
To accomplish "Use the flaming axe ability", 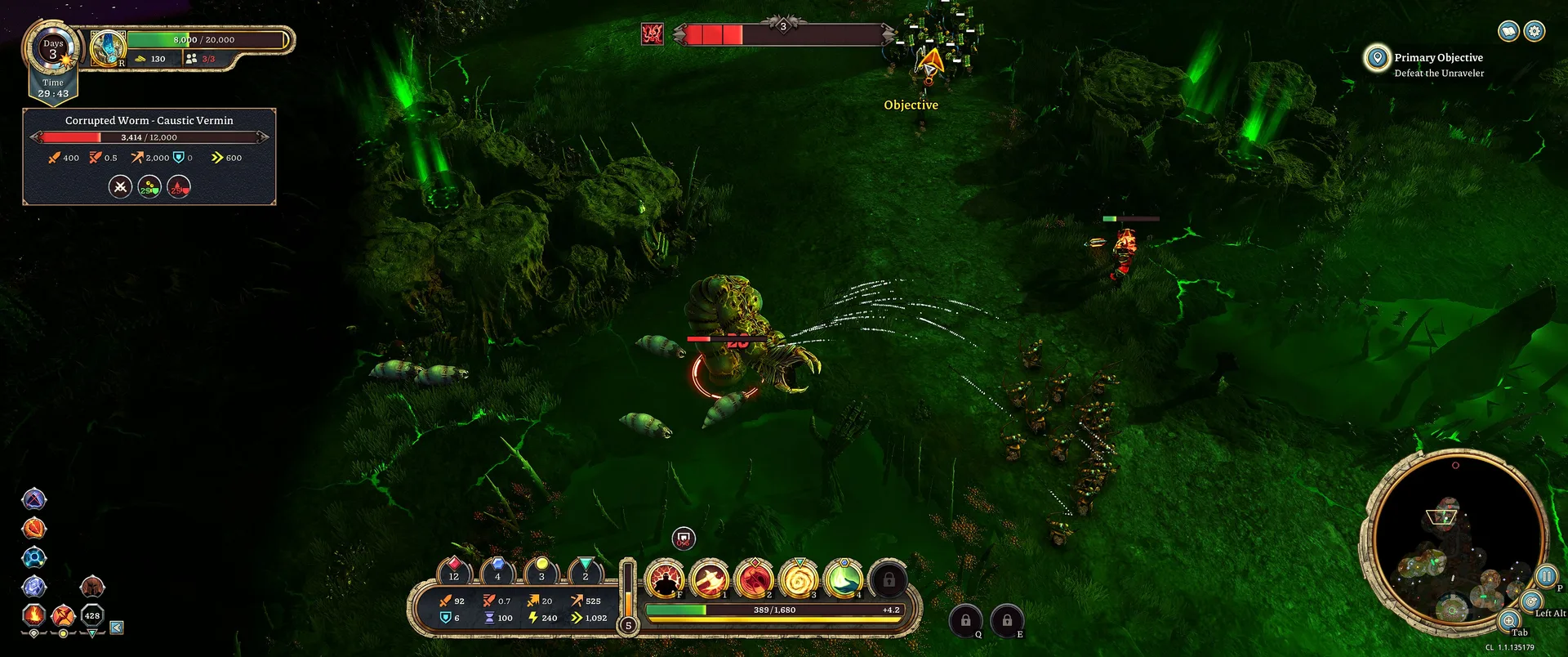I will coord(710,579).
